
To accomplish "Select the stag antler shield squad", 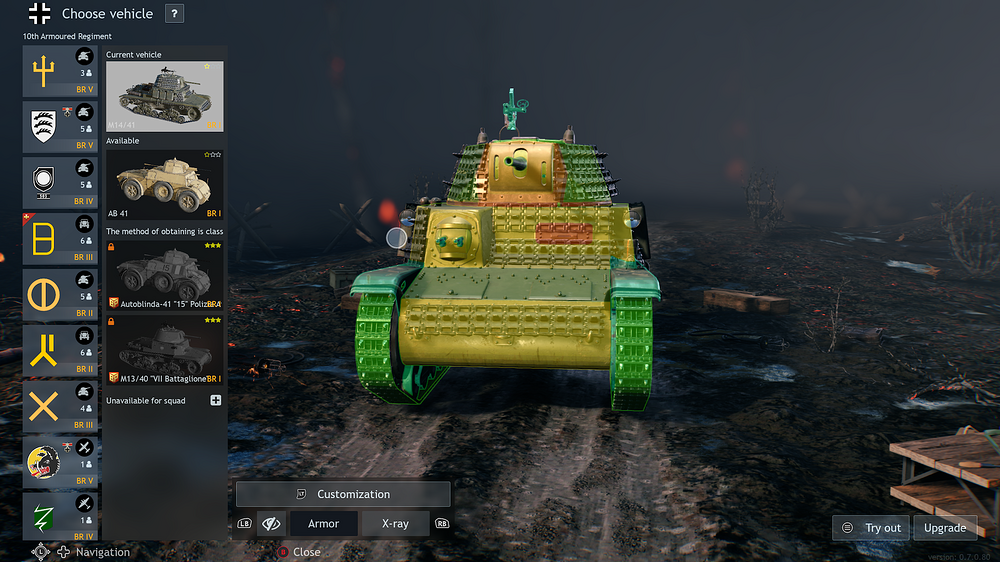I will click(x=60, y=127).
